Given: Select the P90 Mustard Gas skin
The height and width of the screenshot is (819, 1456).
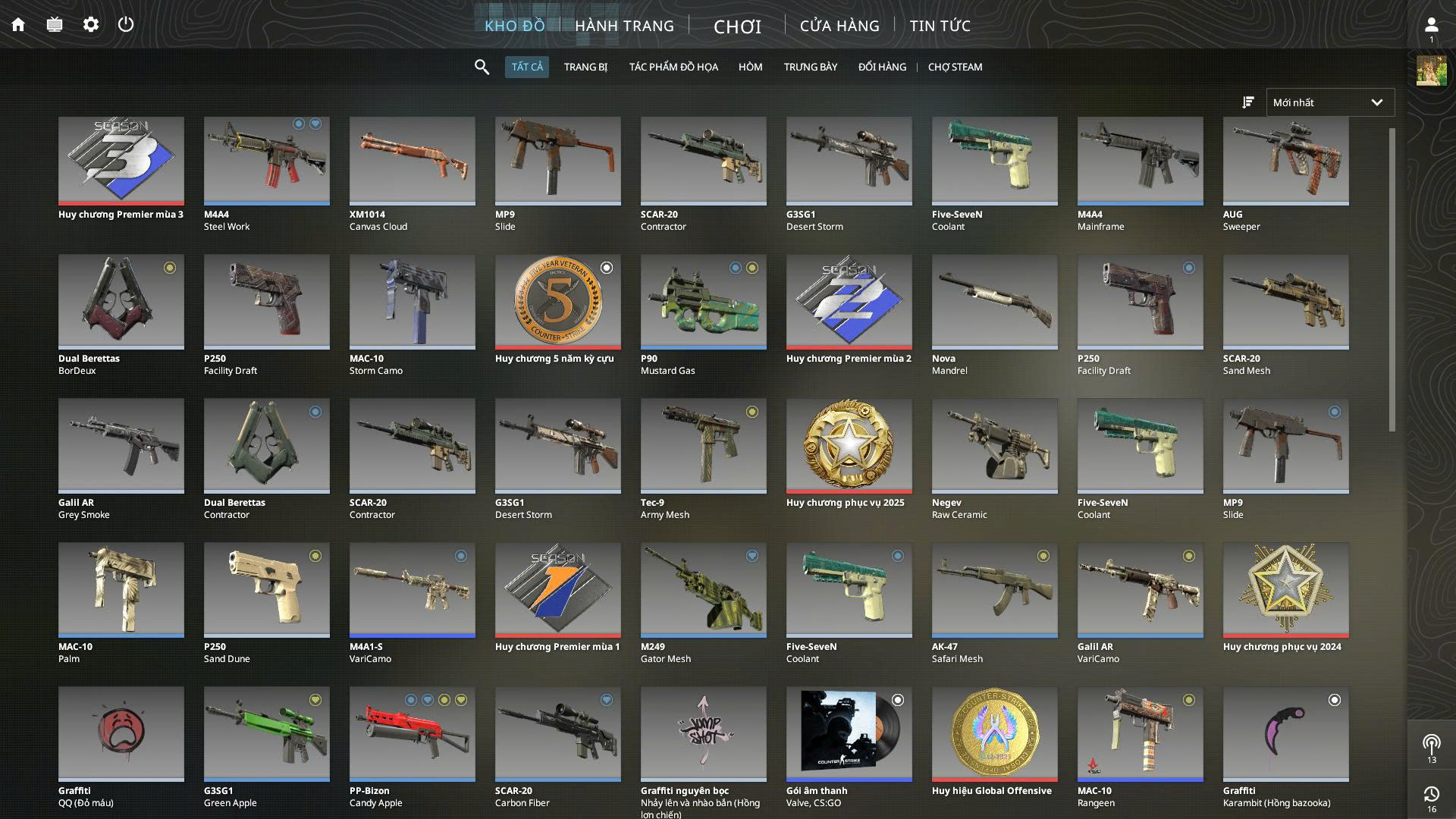Looking at the screenshot, I should point(703,302).
